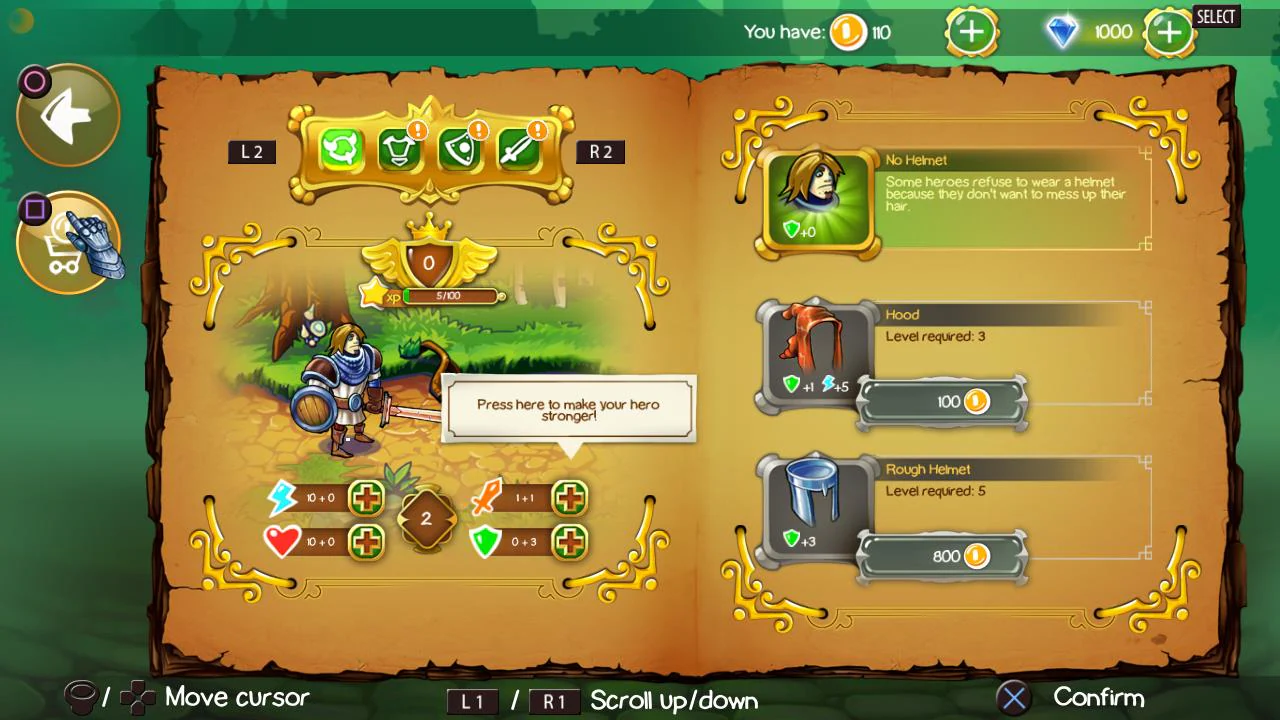Viewport: 1280px width, 720px height.
Task: Upgrade the energy stat with its plus button
Action: 365,498
